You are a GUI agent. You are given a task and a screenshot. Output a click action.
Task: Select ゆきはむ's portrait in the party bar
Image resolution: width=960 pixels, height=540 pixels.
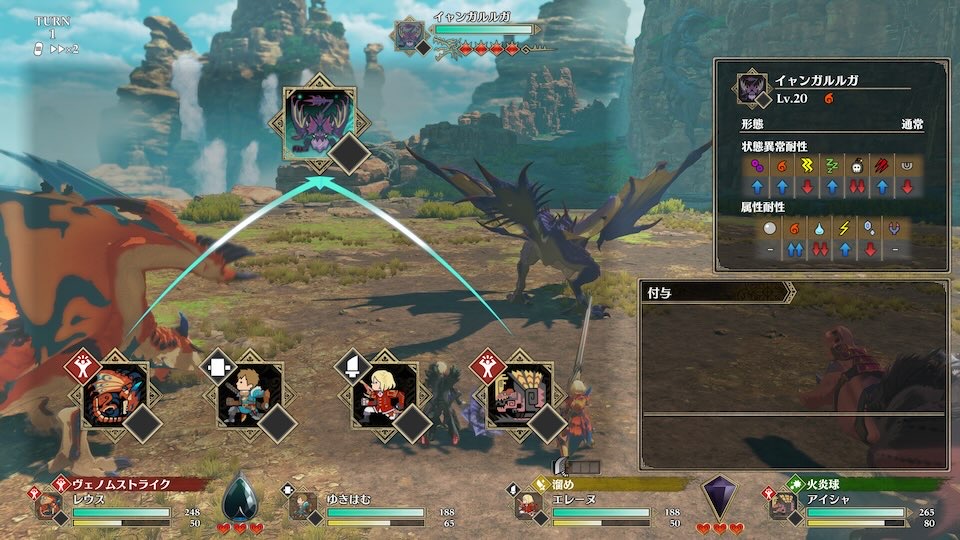(x=303, y=506)
